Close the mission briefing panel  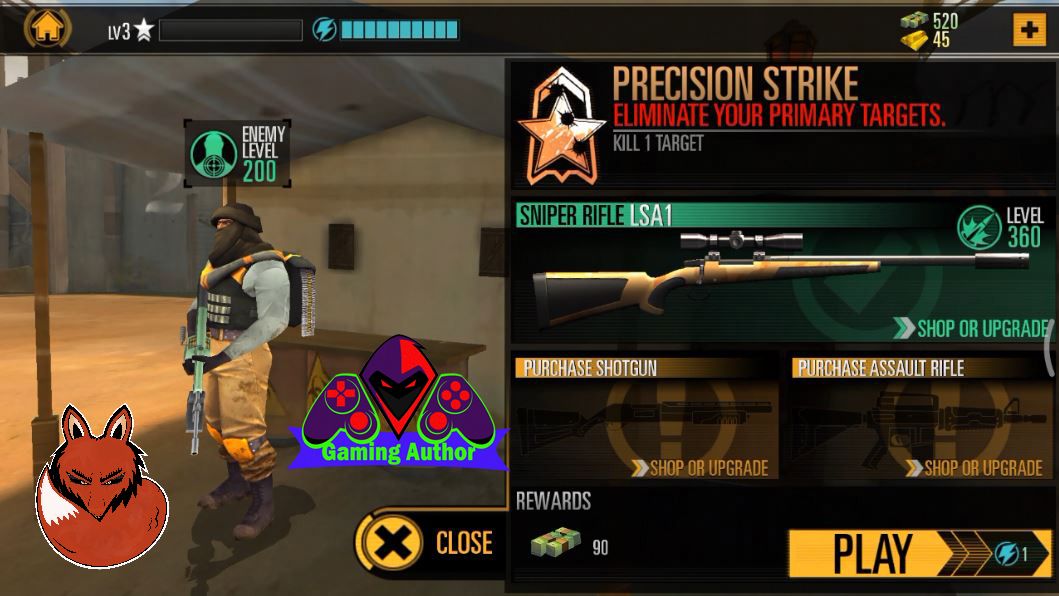431,543
